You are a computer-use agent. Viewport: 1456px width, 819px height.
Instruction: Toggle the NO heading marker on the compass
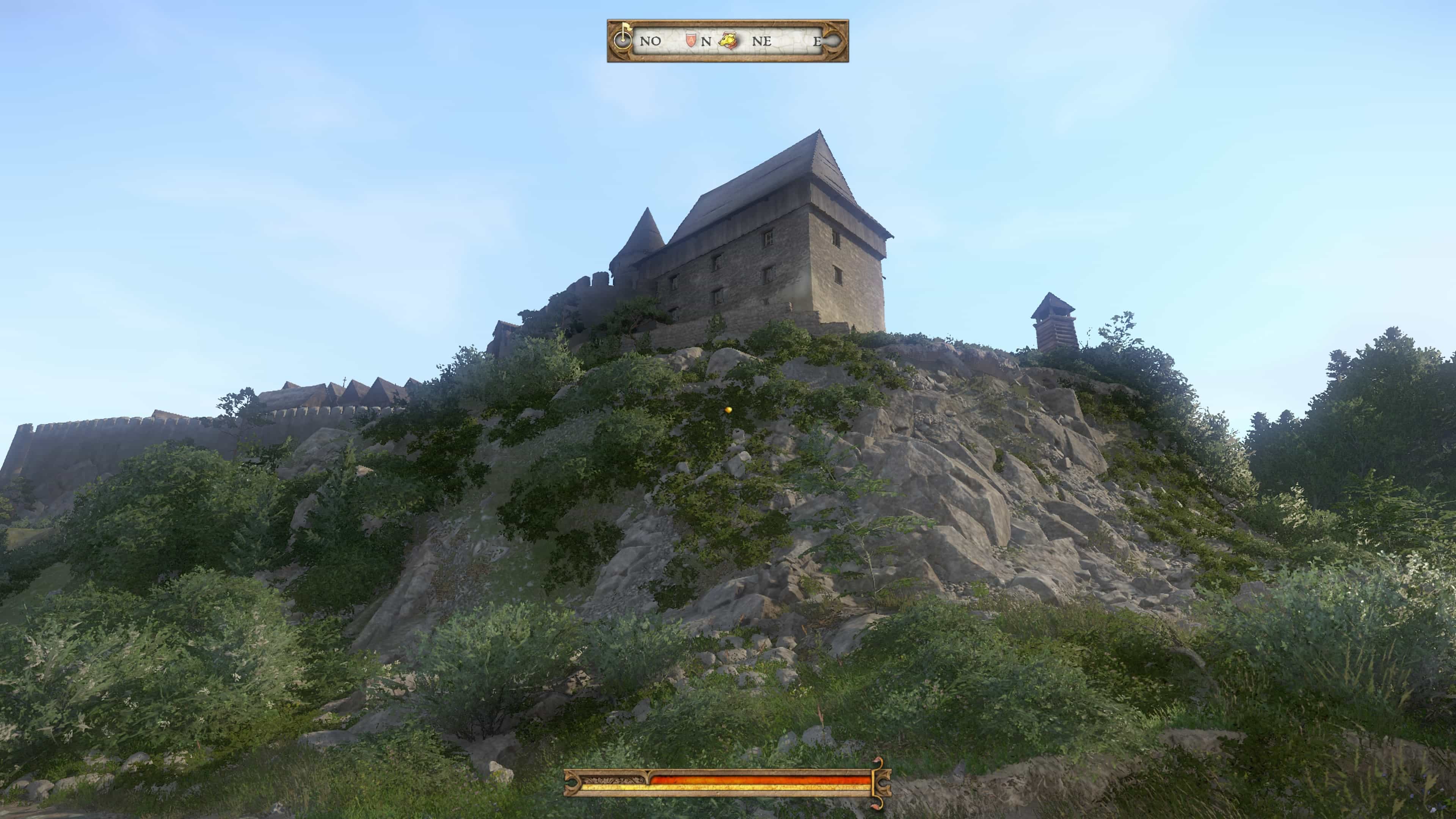click(650, 42)
